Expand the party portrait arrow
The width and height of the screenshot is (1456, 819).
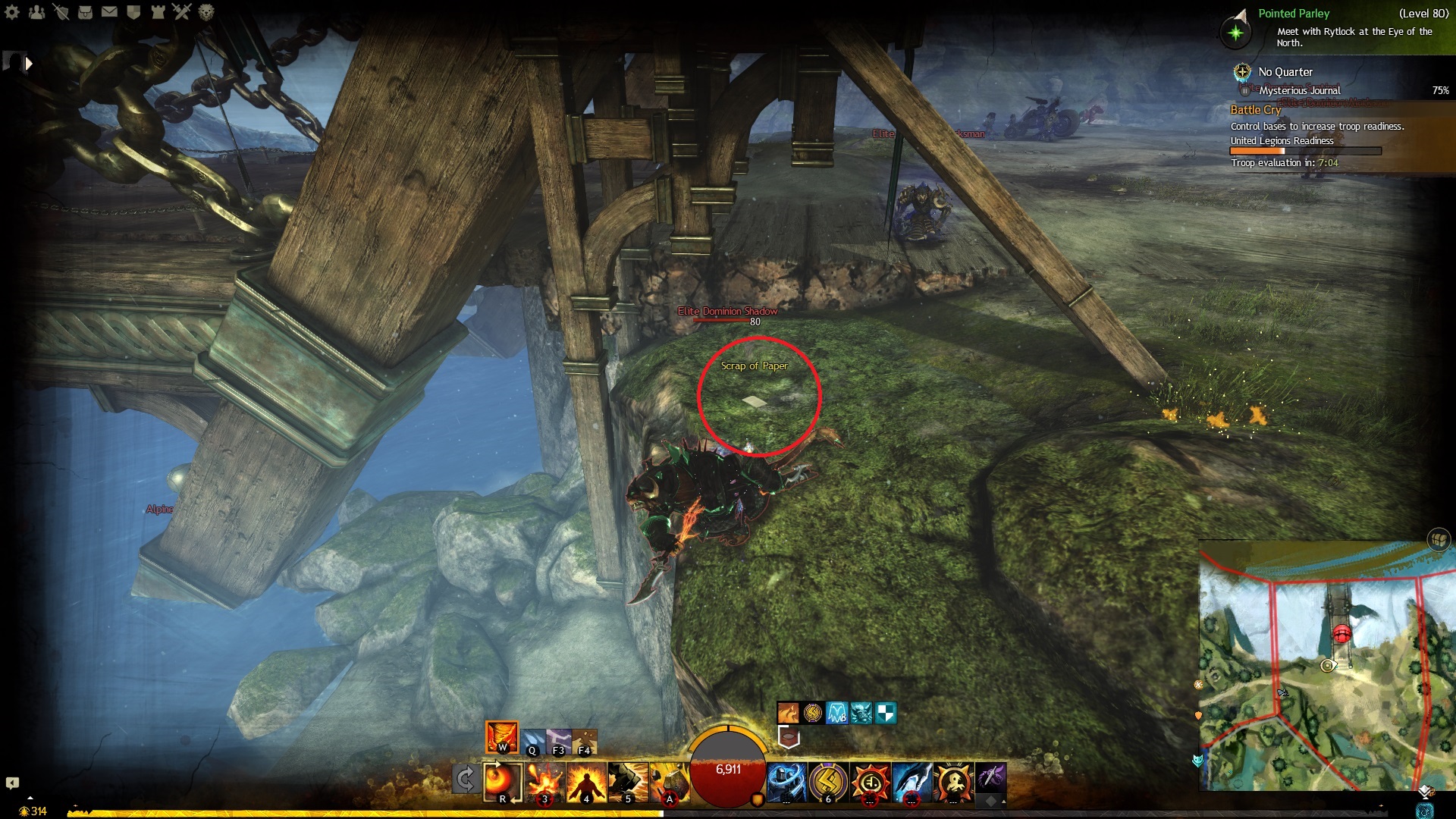[x=29, y=64]
